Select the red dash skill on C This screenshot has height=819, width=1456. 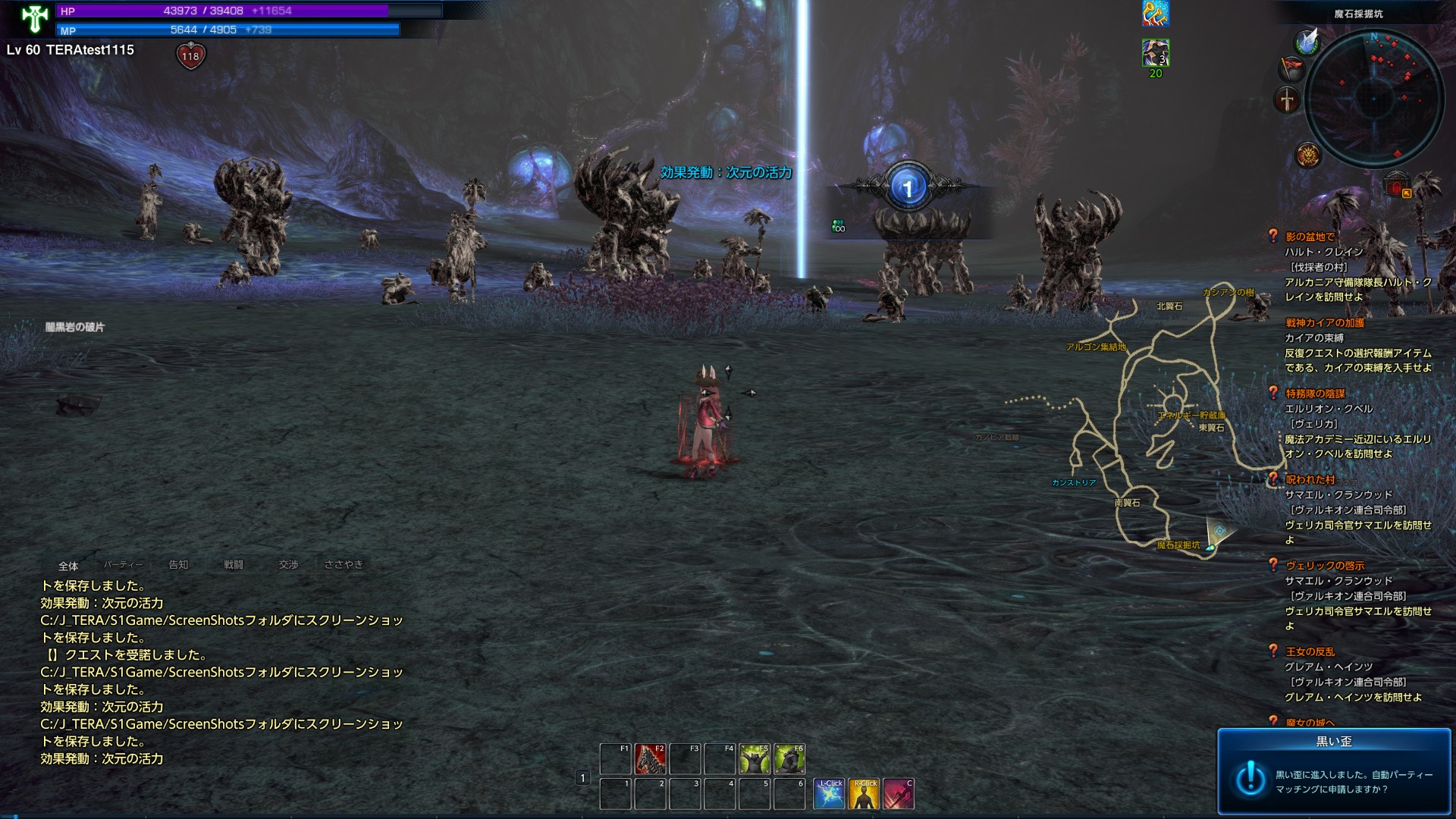coord(899,794)
